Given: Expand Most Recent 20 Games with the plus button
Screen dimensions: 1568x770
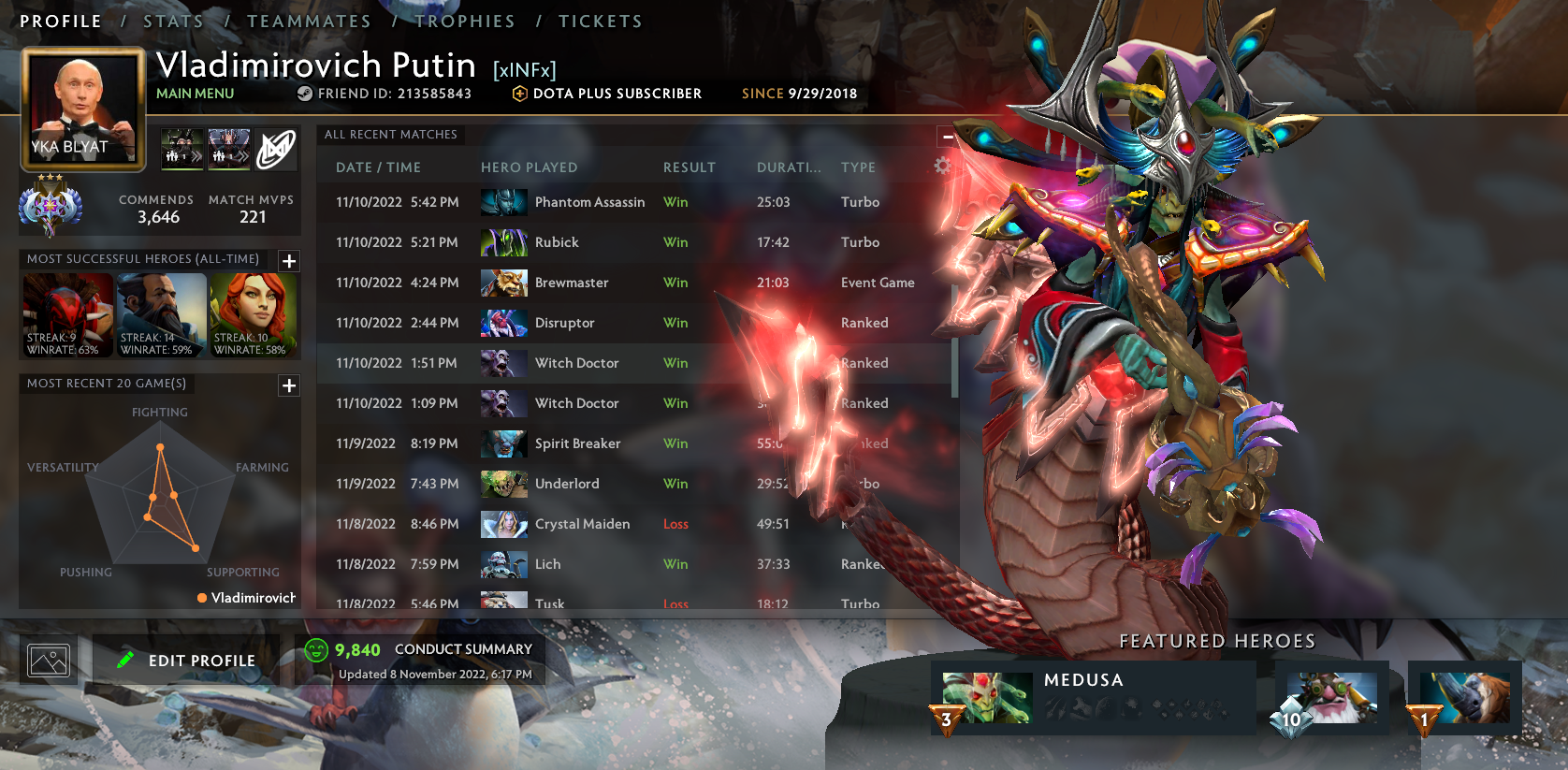Looking at the screenshot, I should pyautogui.click(x=289, y=385).
